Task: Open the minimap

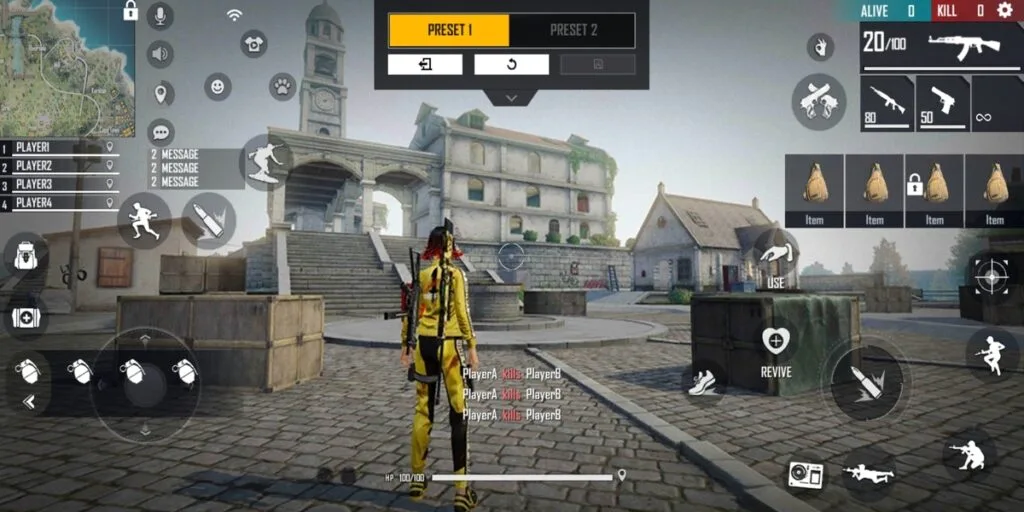Action: [x=66, y=68]
